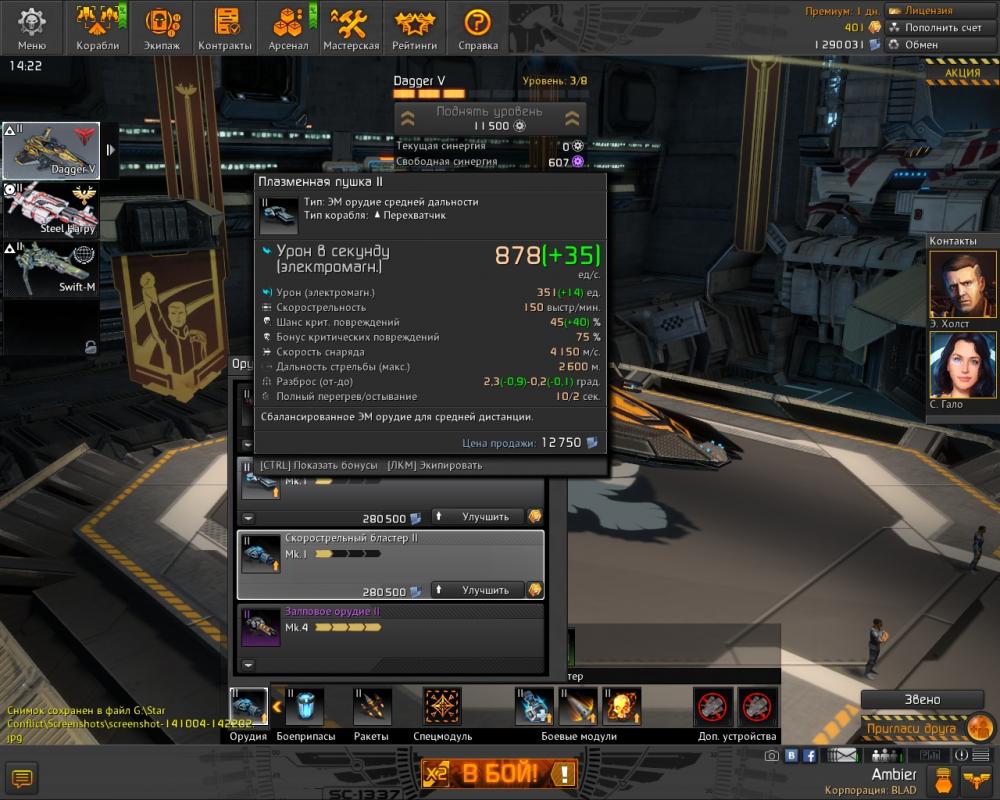1000x800 pixels.
Task: Open the Мастерская workshop
Action: point(353,27)
